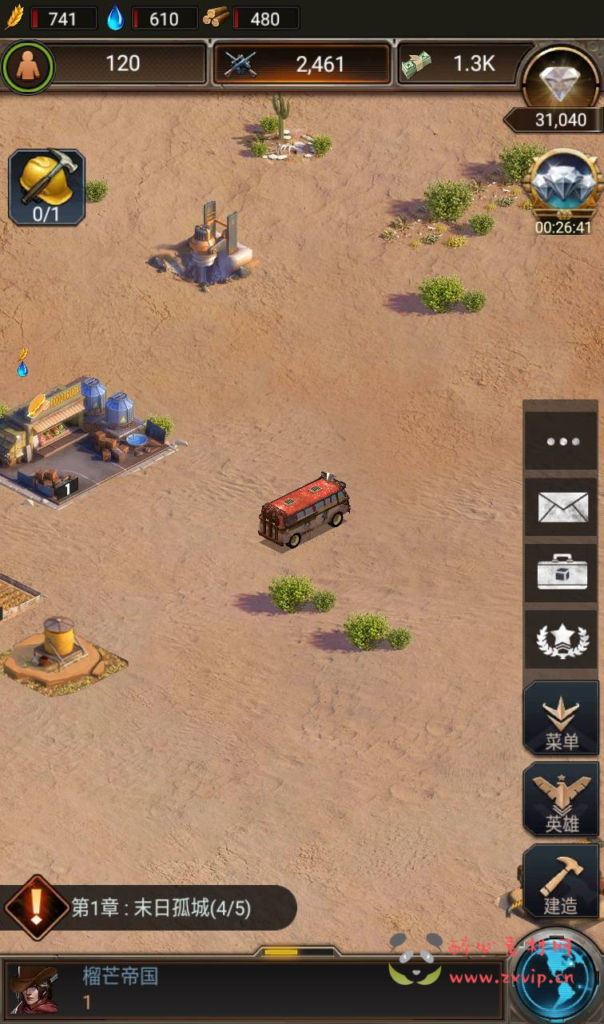Open the diamond gem shop
The height and width of the screenshot is (1024, 604).
pyautogui.click(x=560, y=78)
